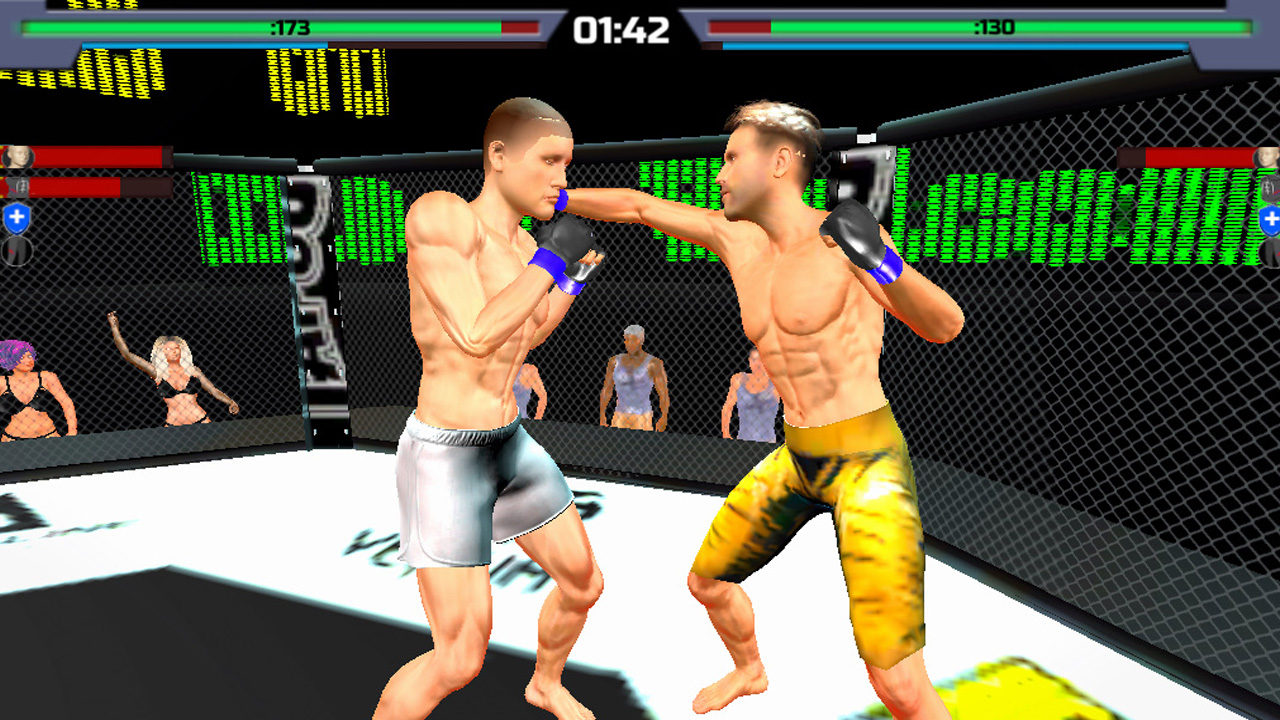Select the left fighter's portrait icon
The image size is (1280, 720).
pyautogui.click(x=17, y=156)
